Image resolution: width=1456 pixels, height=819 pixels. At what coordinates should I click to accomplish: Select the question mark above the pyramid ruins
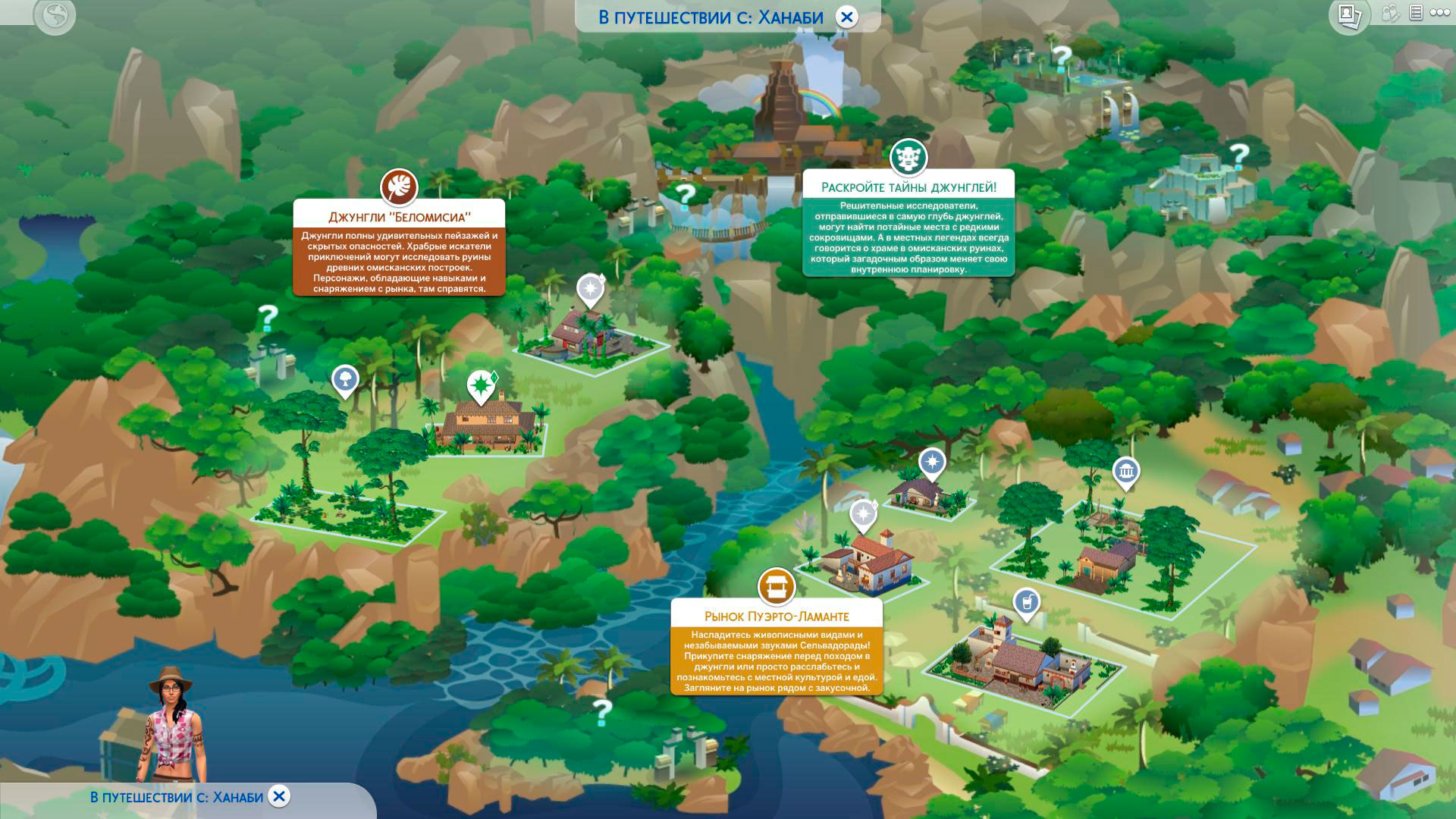[x=1238, y=155]
